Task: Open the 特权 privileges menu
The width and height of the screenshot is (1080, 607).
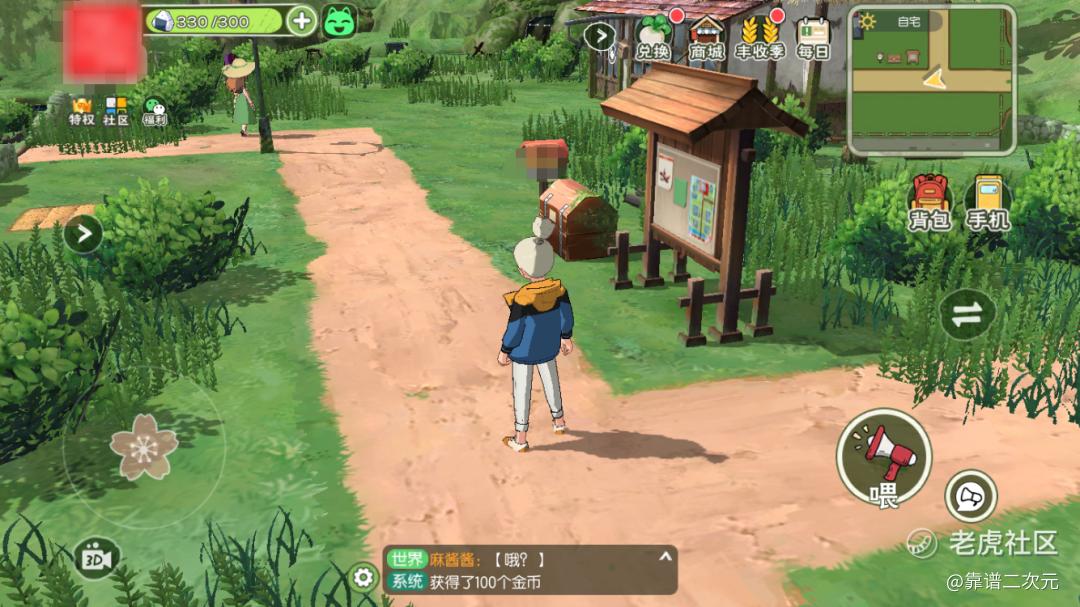Action: pos(81,110)
